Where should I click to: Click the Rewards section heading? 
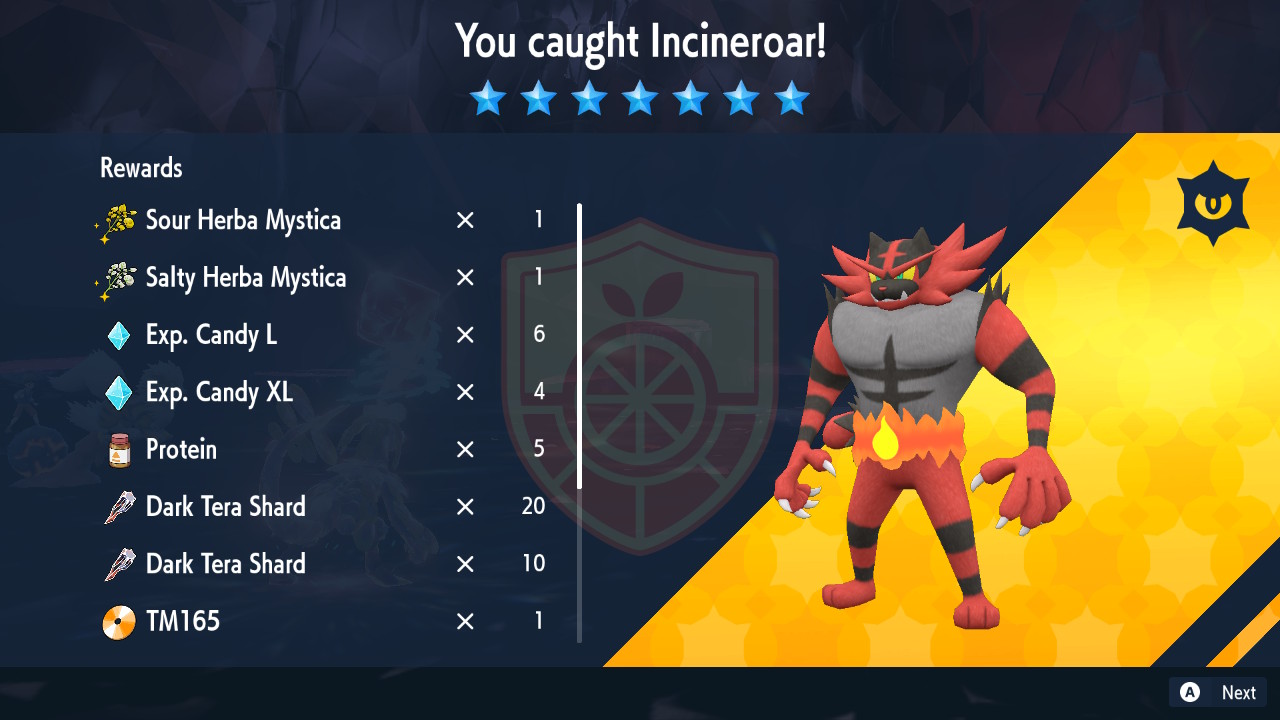tap(140, 168)
